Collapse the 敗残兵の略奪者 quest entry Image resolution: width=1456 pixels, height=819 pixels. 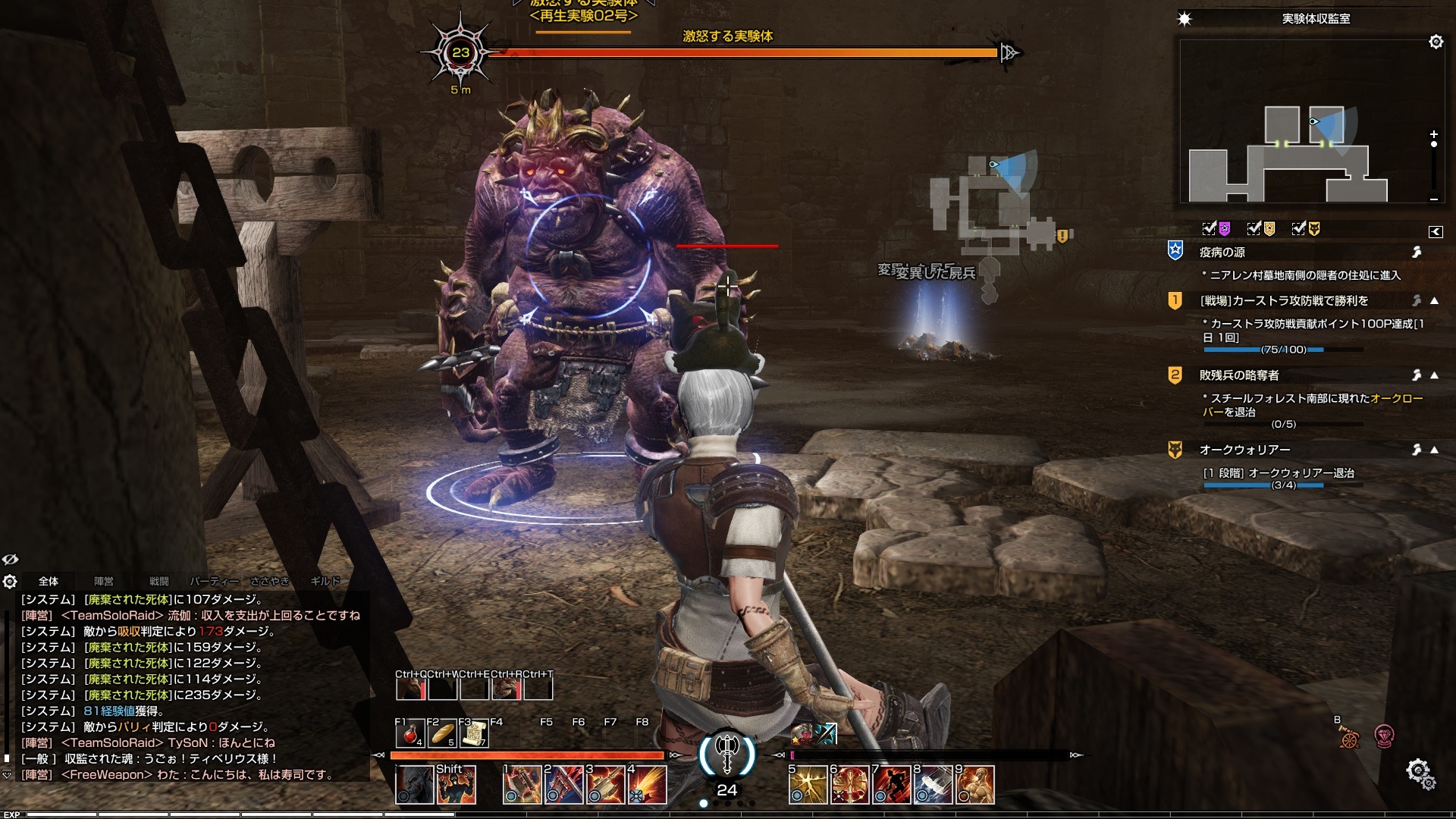pos(1435,375)
